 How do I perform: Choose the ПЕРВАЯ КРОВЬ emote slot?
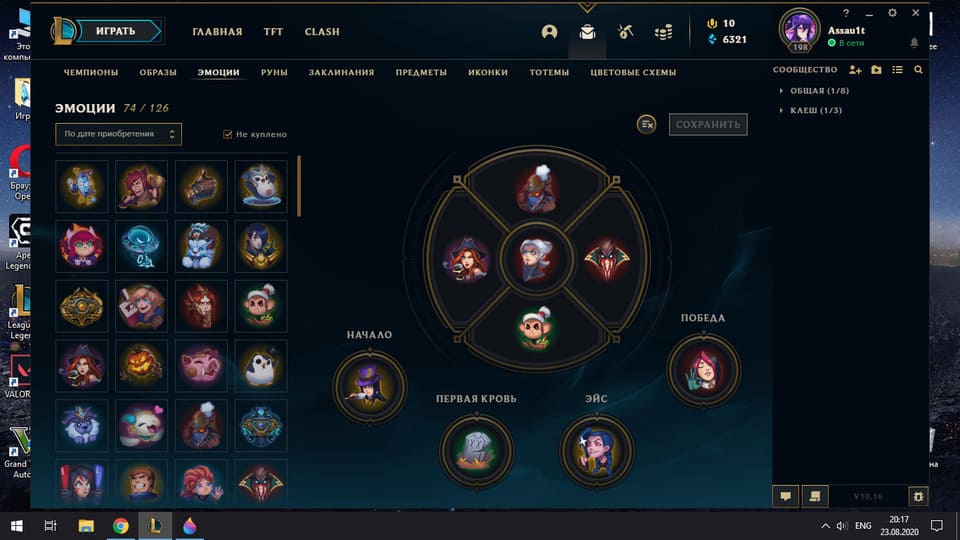click(476, 450)
